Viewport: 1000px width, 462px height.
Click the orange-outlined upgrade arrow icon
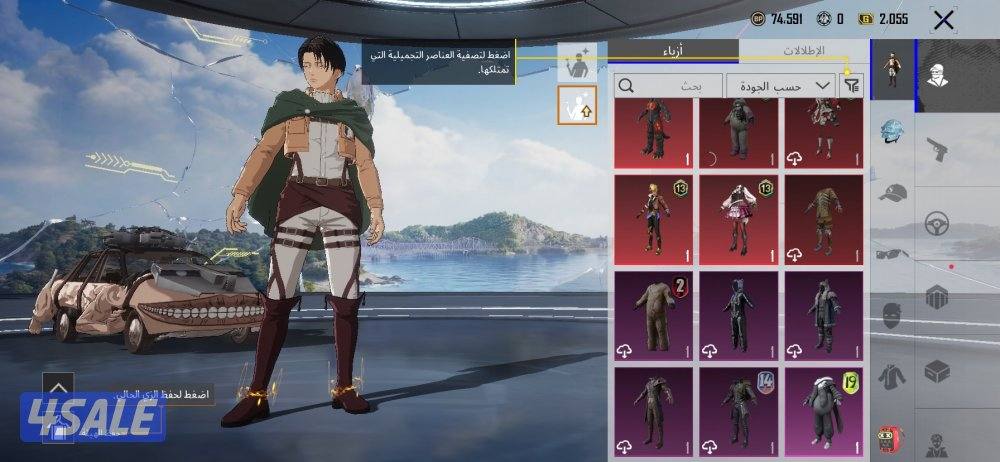(577, 105)
